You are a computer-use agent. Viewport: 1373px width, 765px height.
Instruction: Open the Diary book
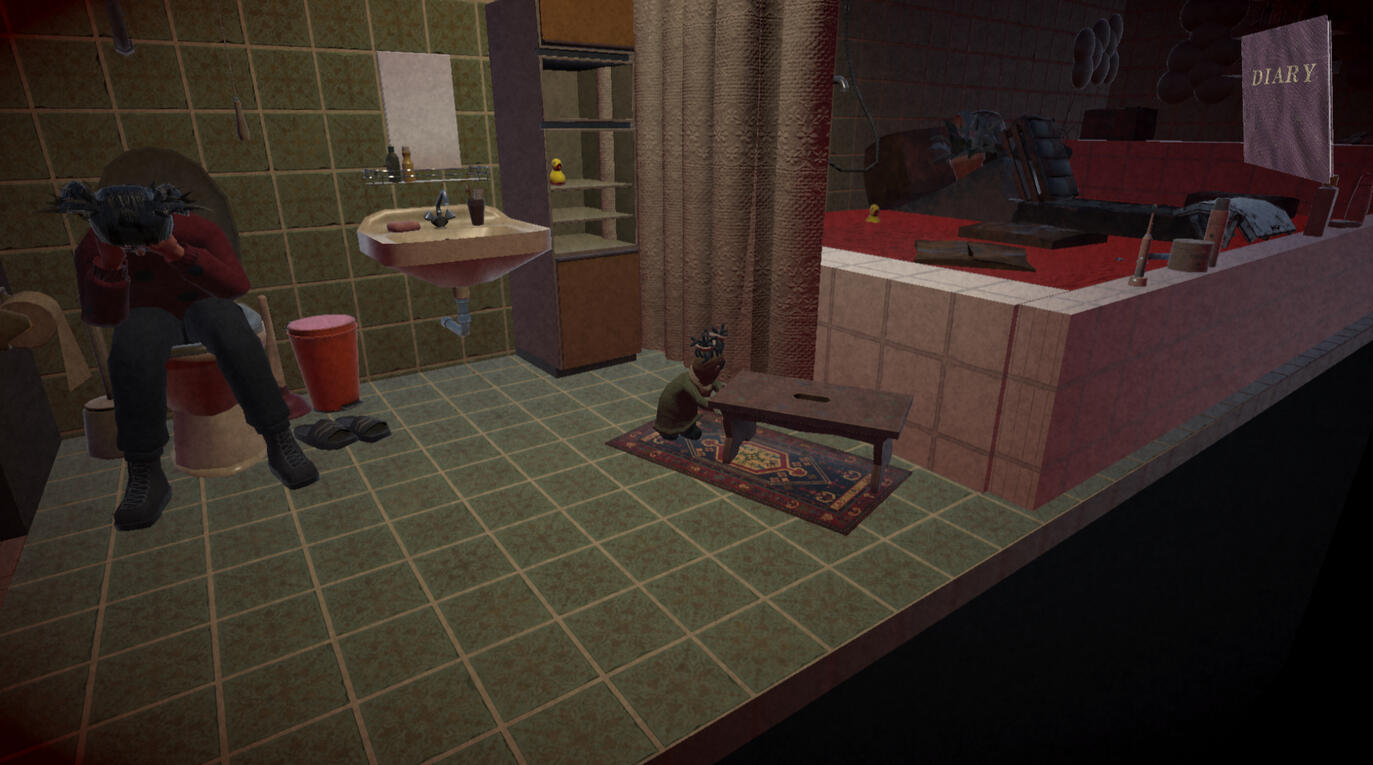click(x=1286, y=98)
